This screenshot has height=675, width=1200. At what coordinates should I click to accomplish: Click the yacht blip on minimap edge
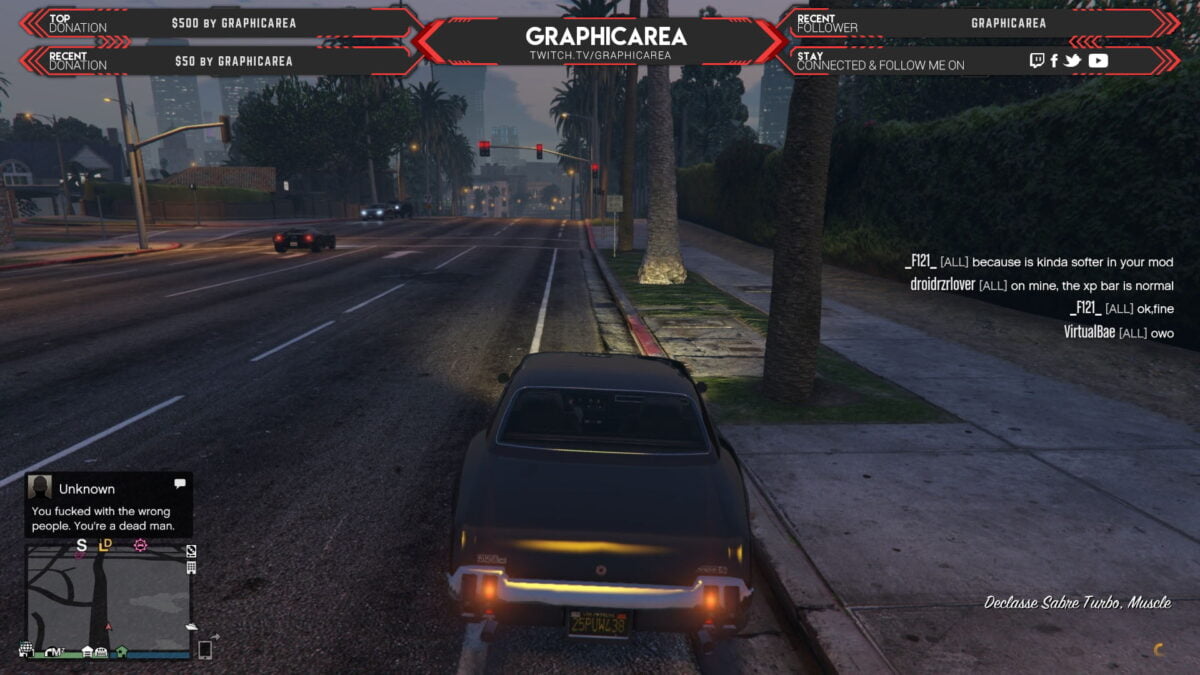point(191,626)
